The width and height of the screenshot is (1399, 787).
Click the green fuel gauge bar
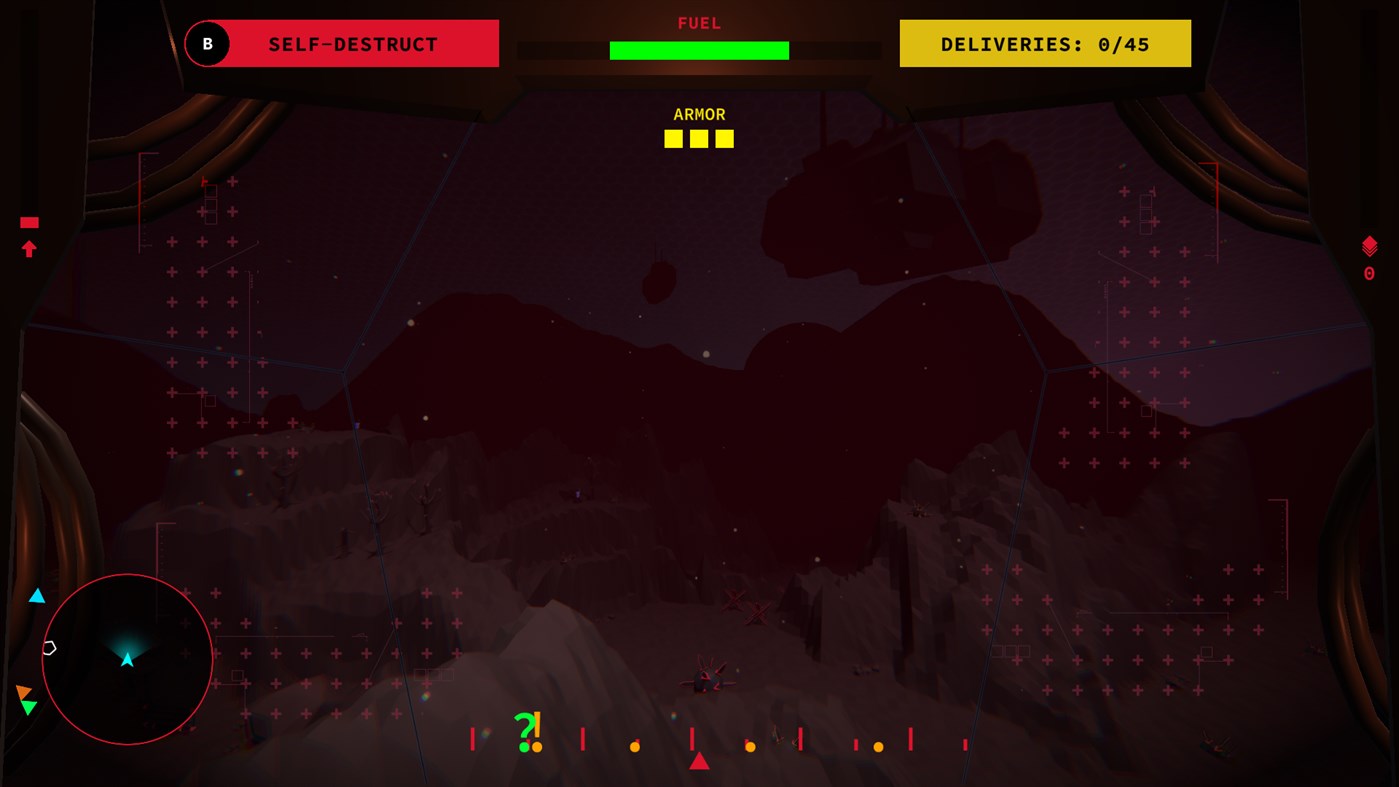point(699,48)
